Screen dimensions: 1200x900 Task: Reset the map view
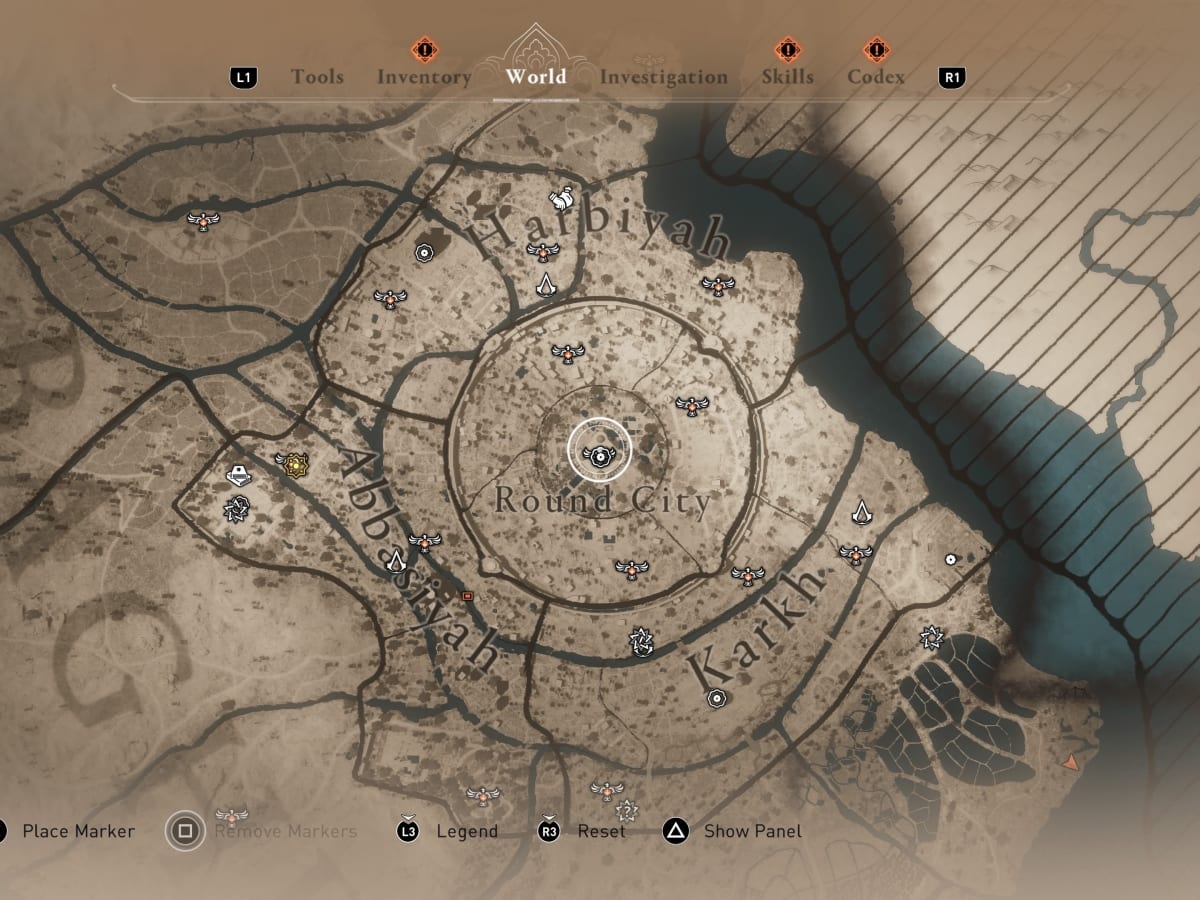point(601,831)
